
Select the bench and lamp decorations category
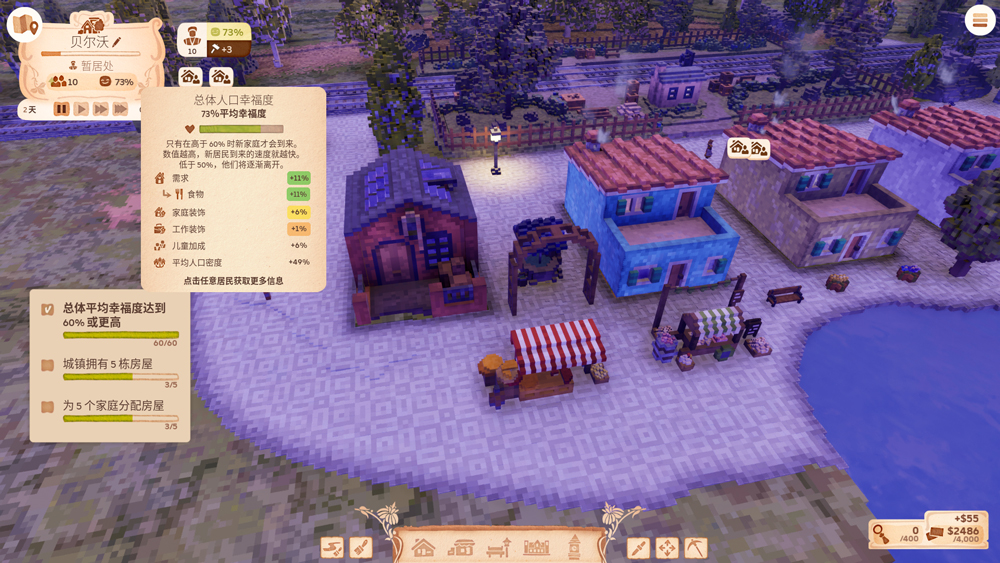(499, 548)
